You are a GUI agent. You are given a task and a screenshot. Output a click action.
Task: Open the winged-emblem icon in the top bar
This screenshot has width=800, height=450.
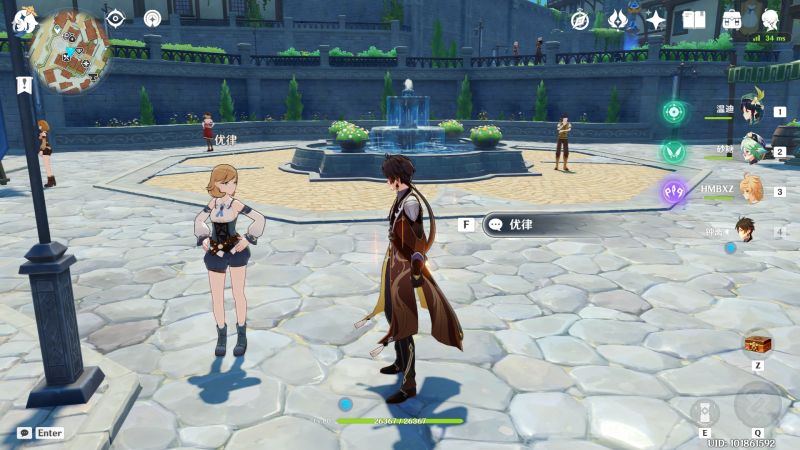point(619,19)
